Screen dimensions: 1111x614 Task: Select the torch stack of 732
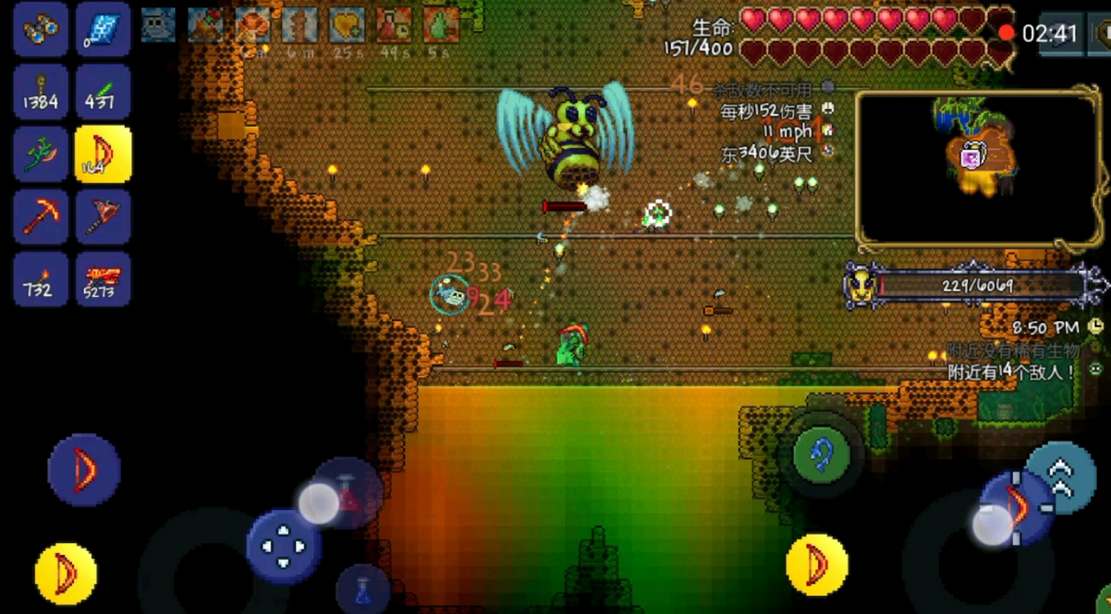(x=41, y=279)
